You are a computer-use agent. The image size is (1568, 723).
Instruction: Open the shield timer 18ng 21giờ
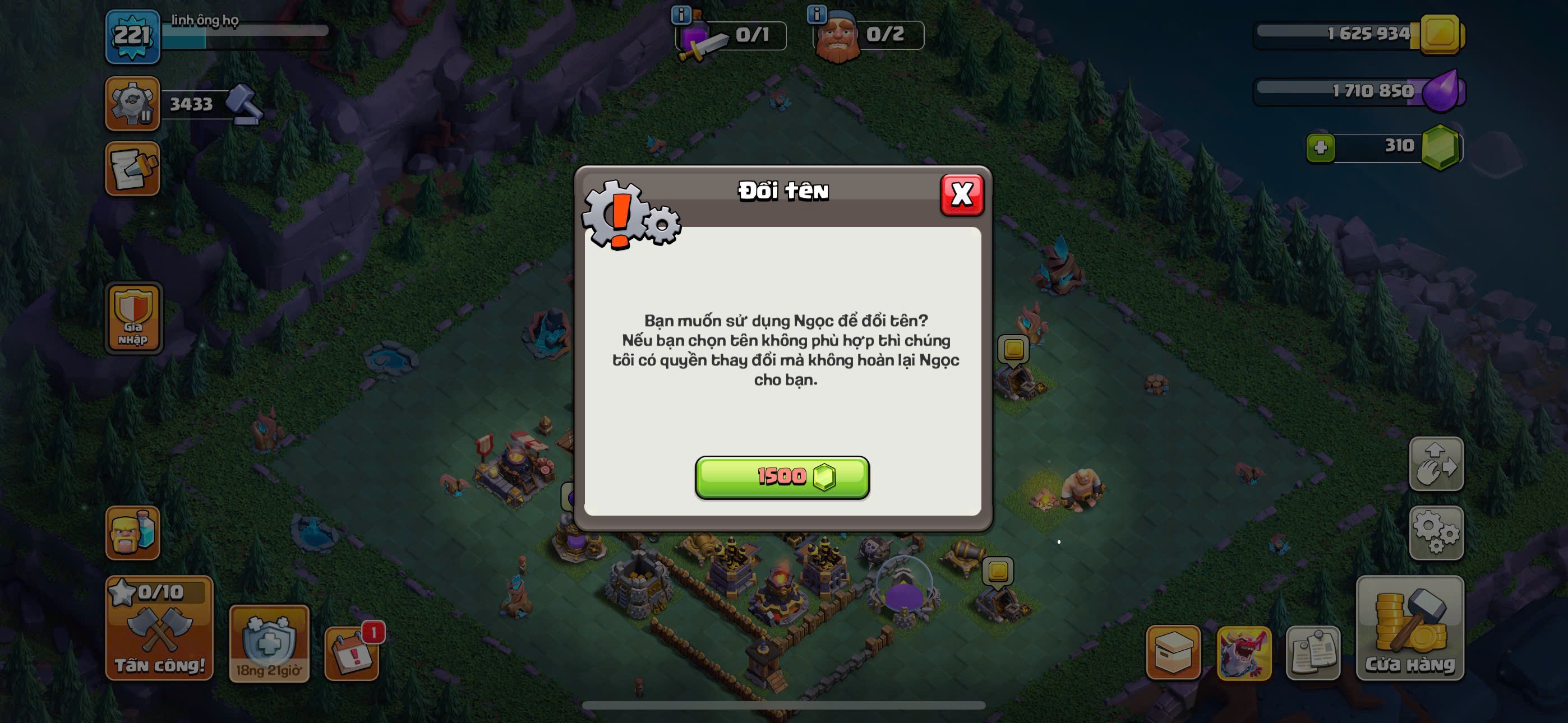click(269, 643)
